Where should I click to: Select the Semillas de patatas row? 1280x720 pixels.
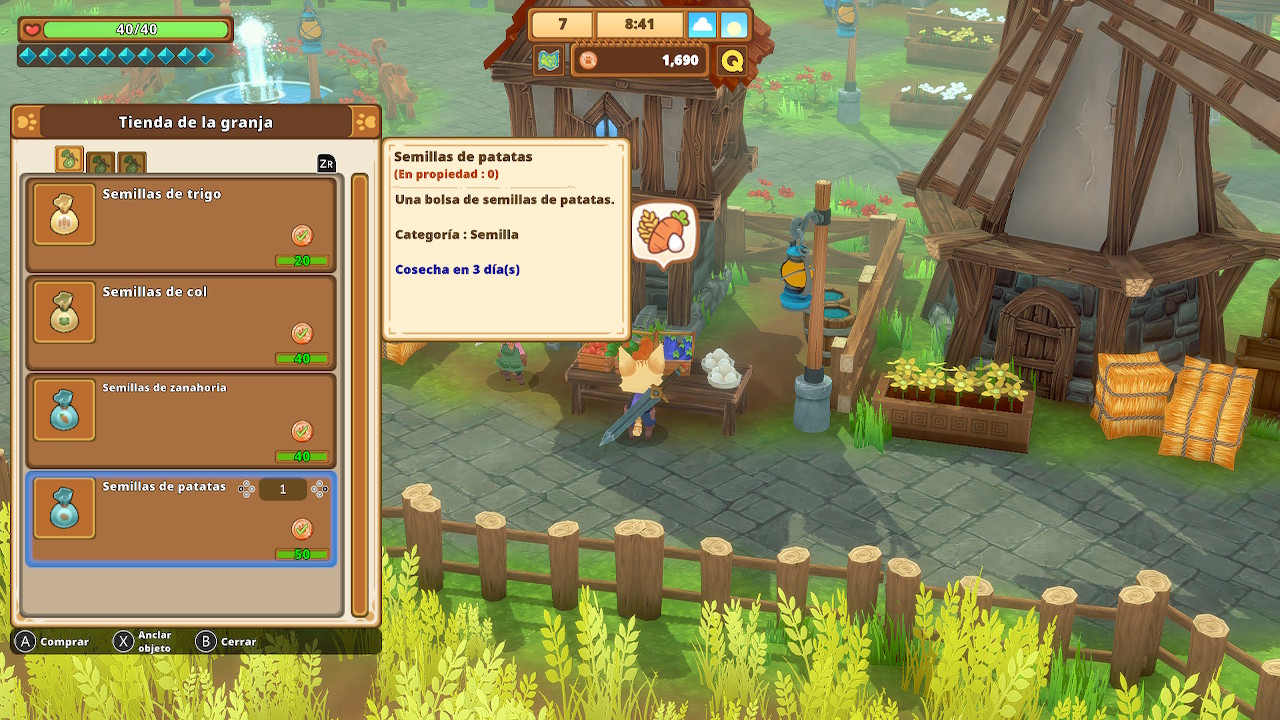[181, 519]
